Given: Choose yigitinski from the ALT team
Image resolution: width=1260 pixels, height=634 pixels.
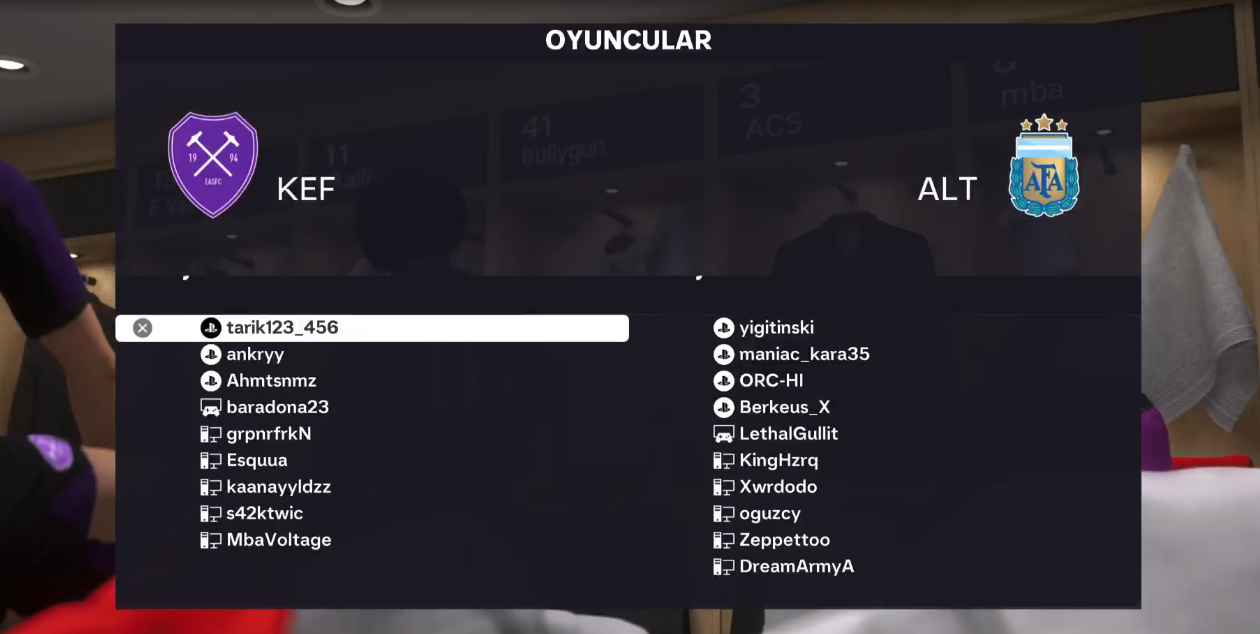Looking at the screenshot, I should (x=776, y=328).
